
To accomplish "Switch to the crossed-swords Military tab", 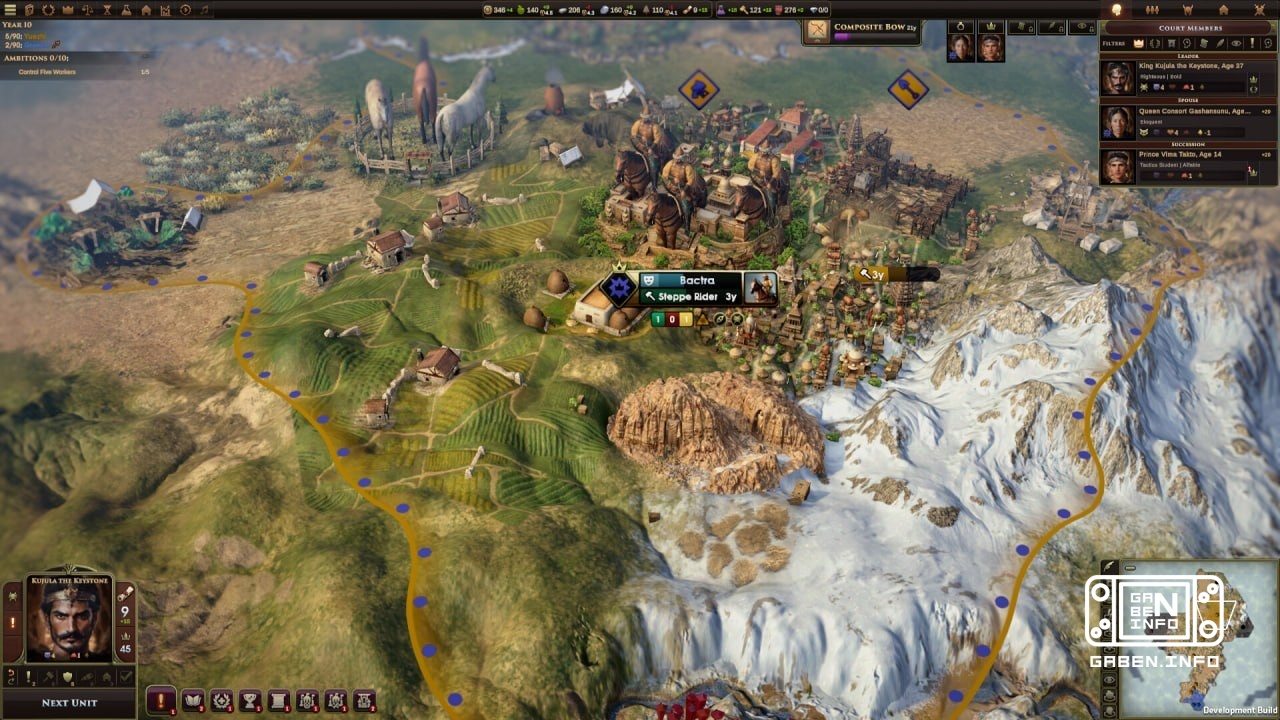I will click(1259, 10).
